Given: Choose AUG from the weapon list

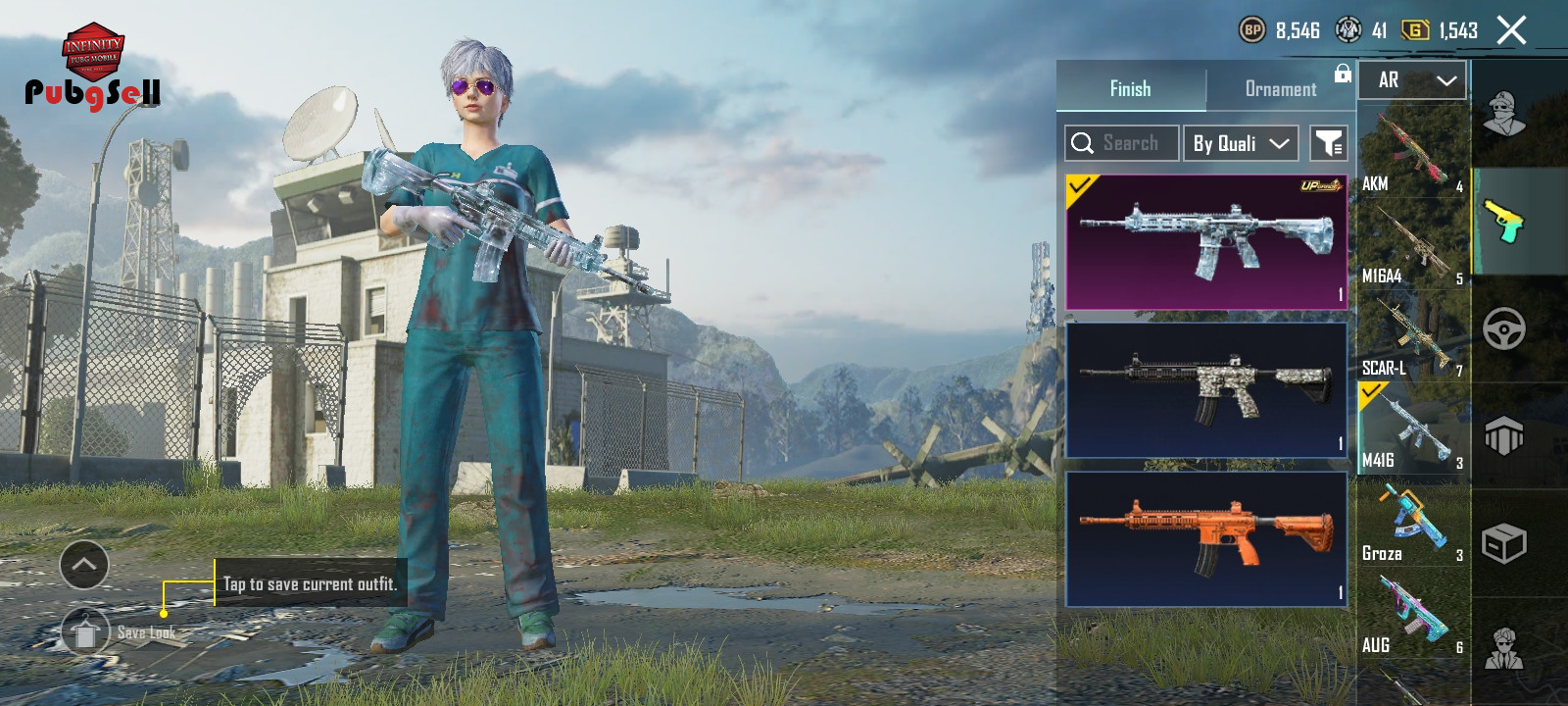Looking at the screenshot, I should click(x=1412, y=615).
